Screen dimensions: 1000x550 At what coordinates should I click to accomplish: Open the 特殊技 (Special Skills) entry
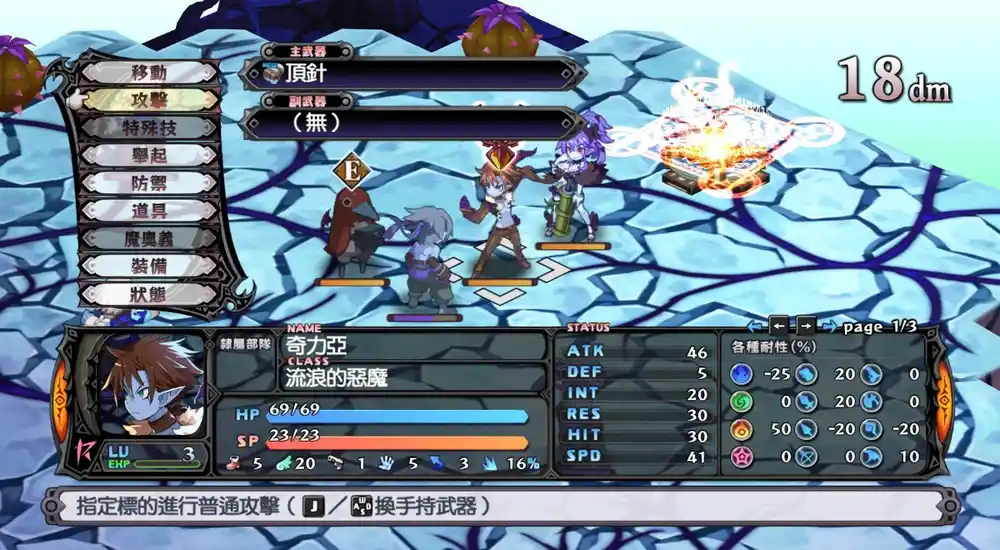point(148,129)
